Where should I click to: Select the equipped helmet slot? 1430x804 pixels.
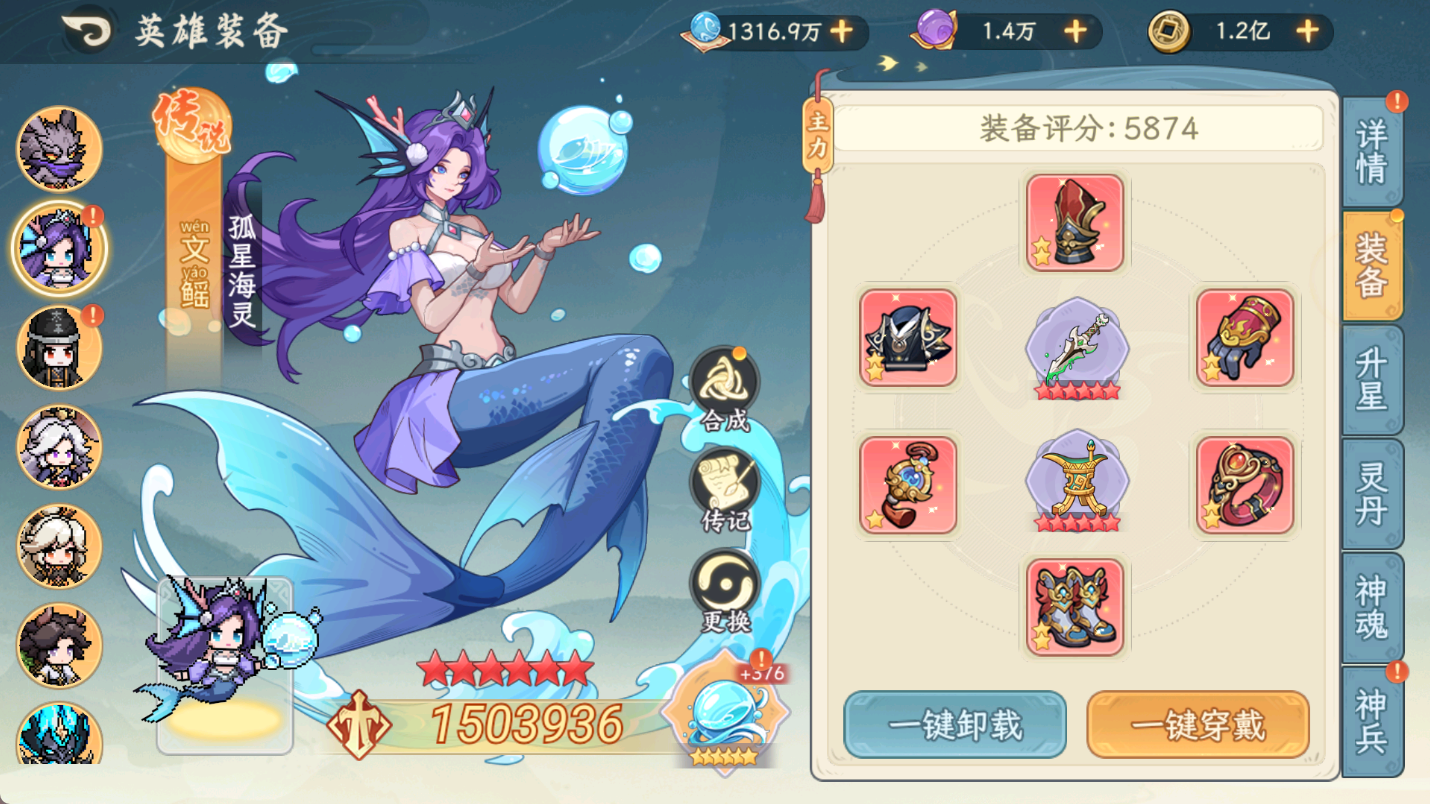pyautogui.click(x=1075, y=220)
